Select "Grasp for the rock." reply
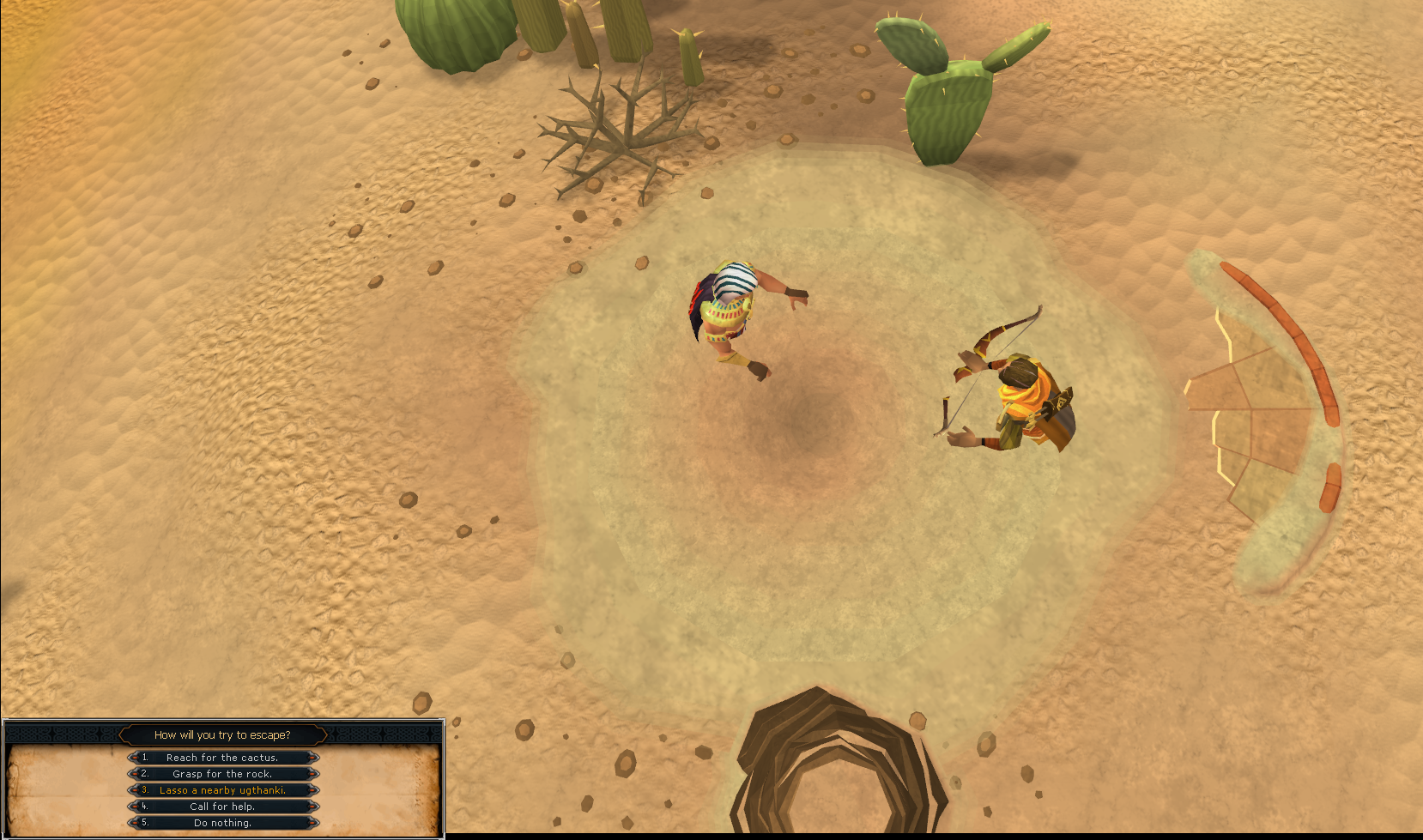The height and width of the screenshot is (840, 1423). click(222, 774)
